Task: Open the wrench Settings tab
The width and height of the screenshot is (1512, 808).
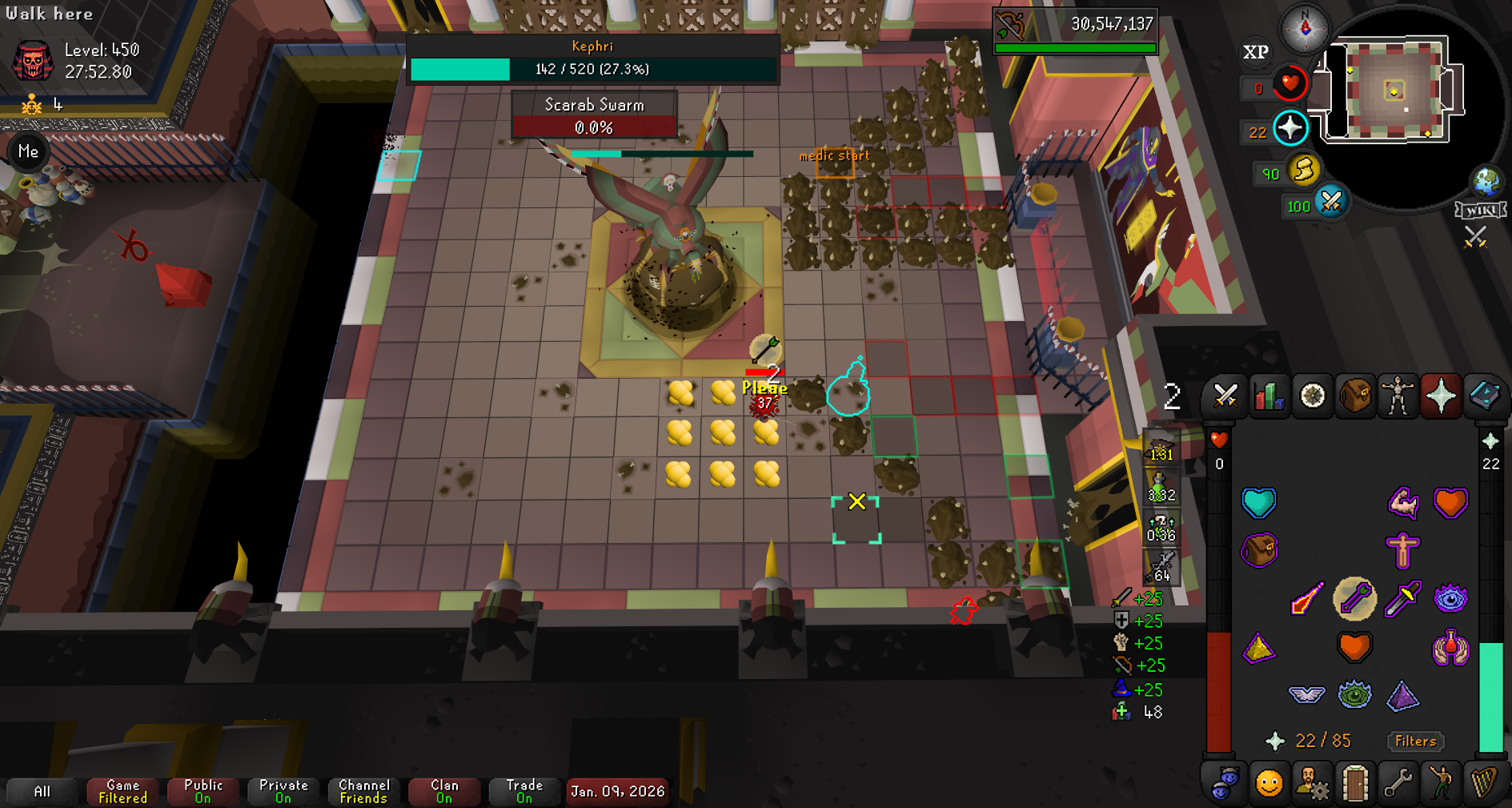Action: (x=1398, y=783)
